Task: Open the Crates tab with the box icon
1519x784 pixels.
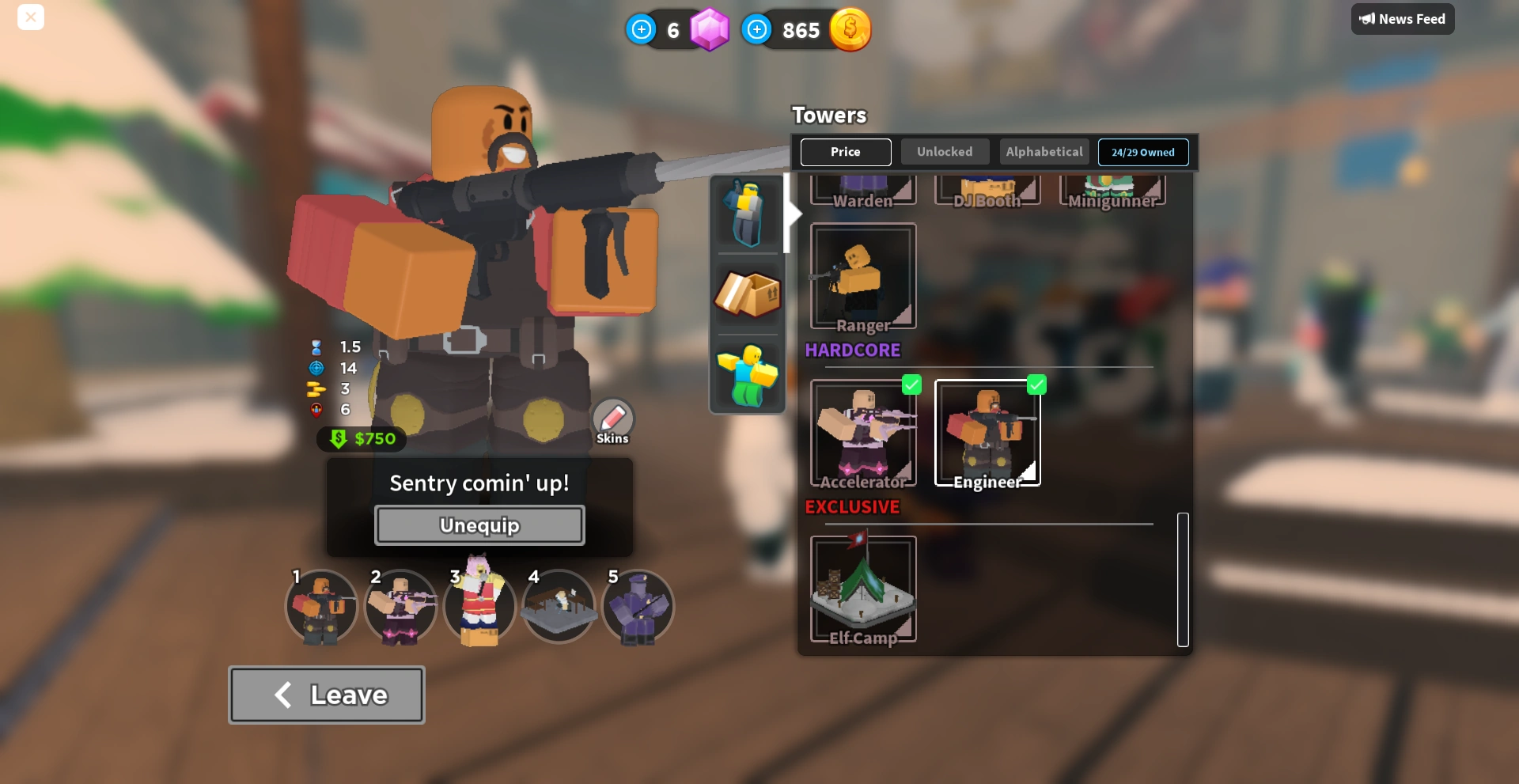Action: [x=747, y=294]
